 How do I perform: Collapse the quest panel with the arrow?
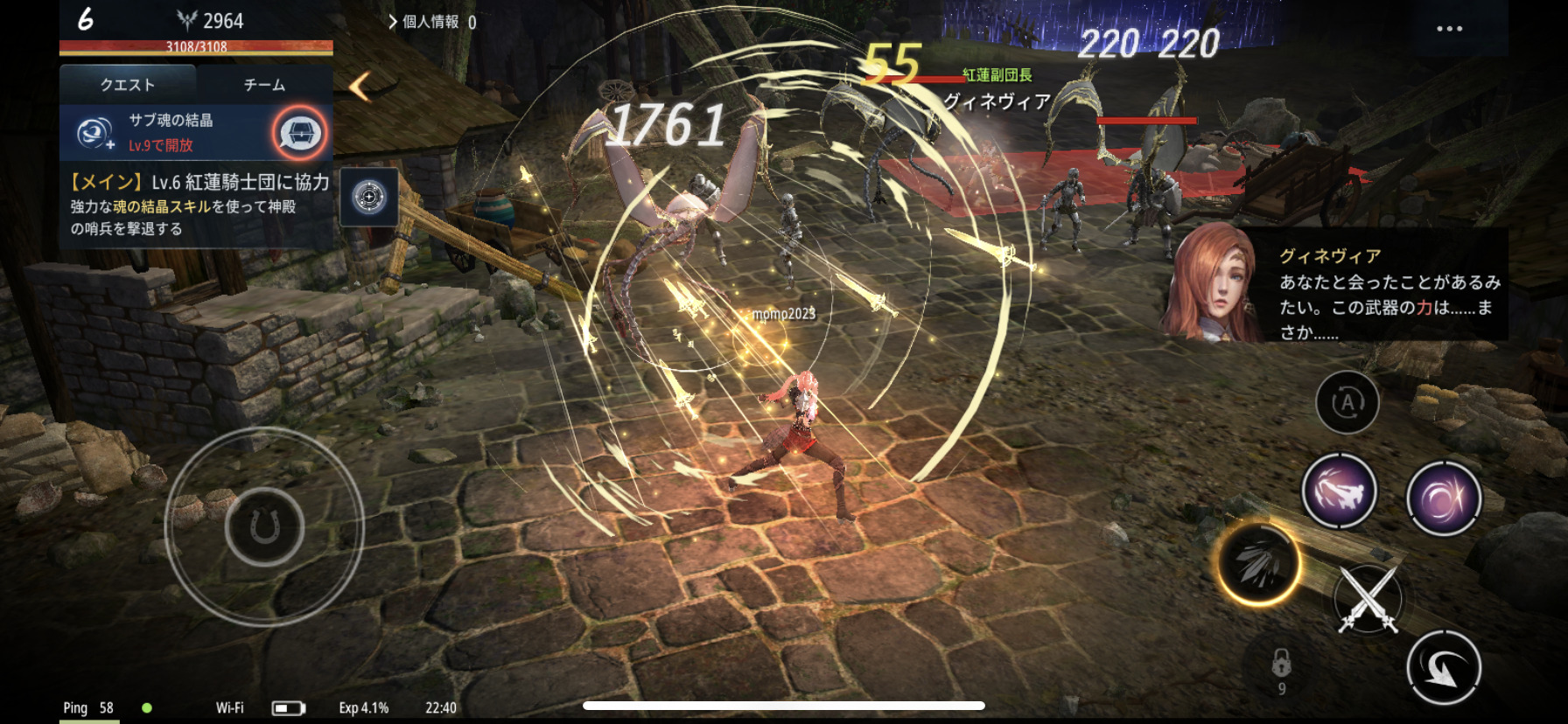[x=360, y=86]
